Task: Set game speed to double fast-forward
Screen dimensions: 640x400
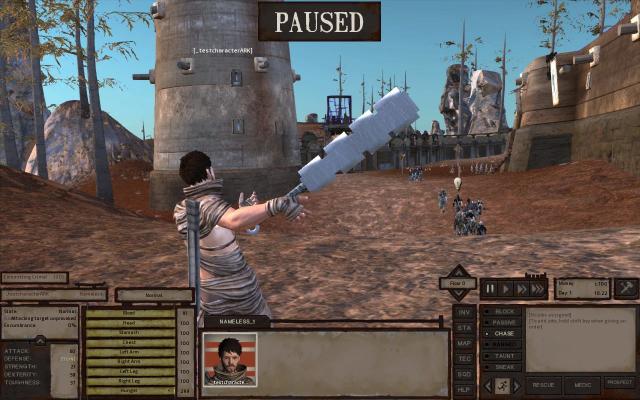Action: [x=522, y=288]
